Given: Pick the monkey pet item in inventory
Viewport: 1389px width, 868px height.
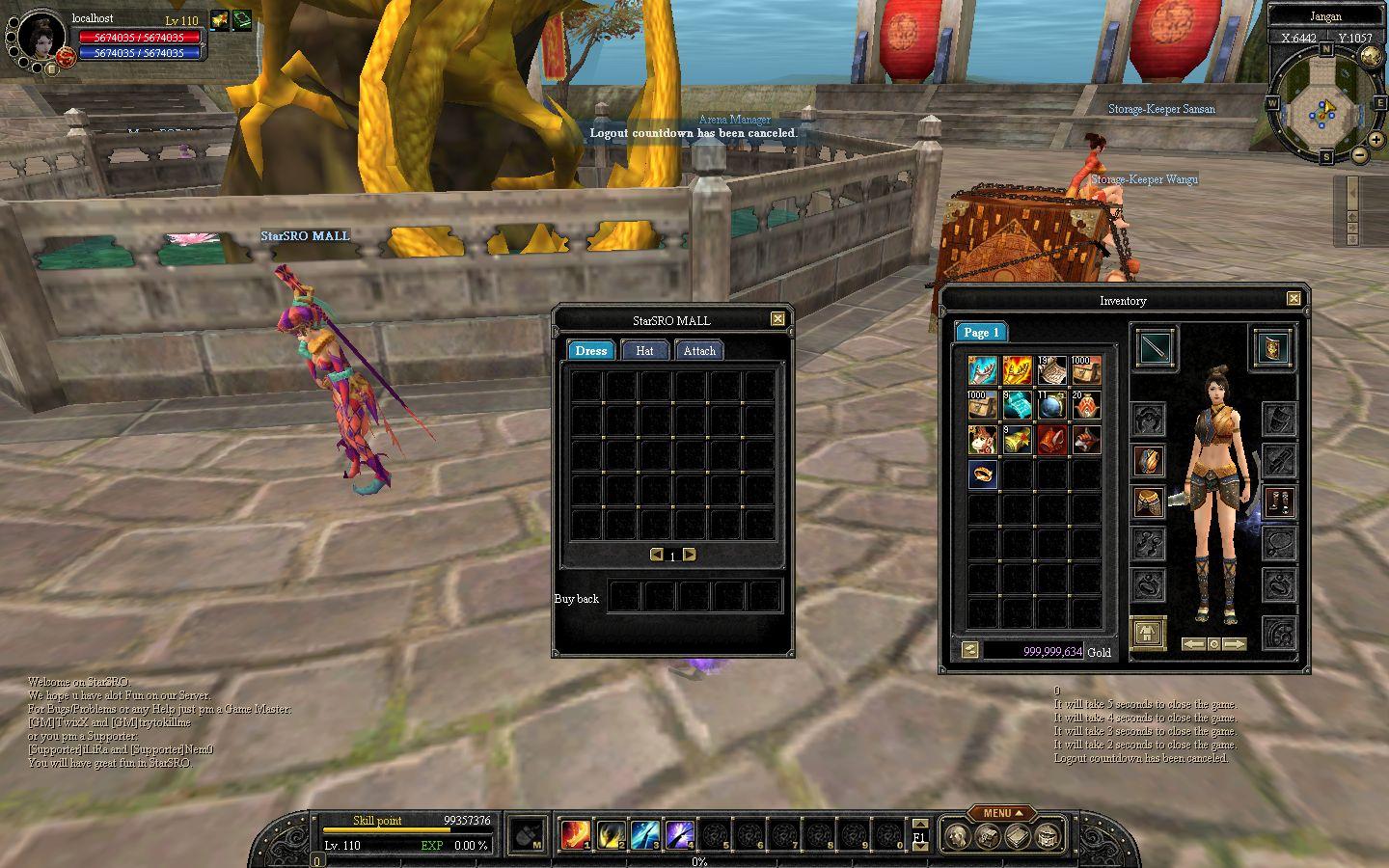Looking at the screenshot, I should coord(982,439).
